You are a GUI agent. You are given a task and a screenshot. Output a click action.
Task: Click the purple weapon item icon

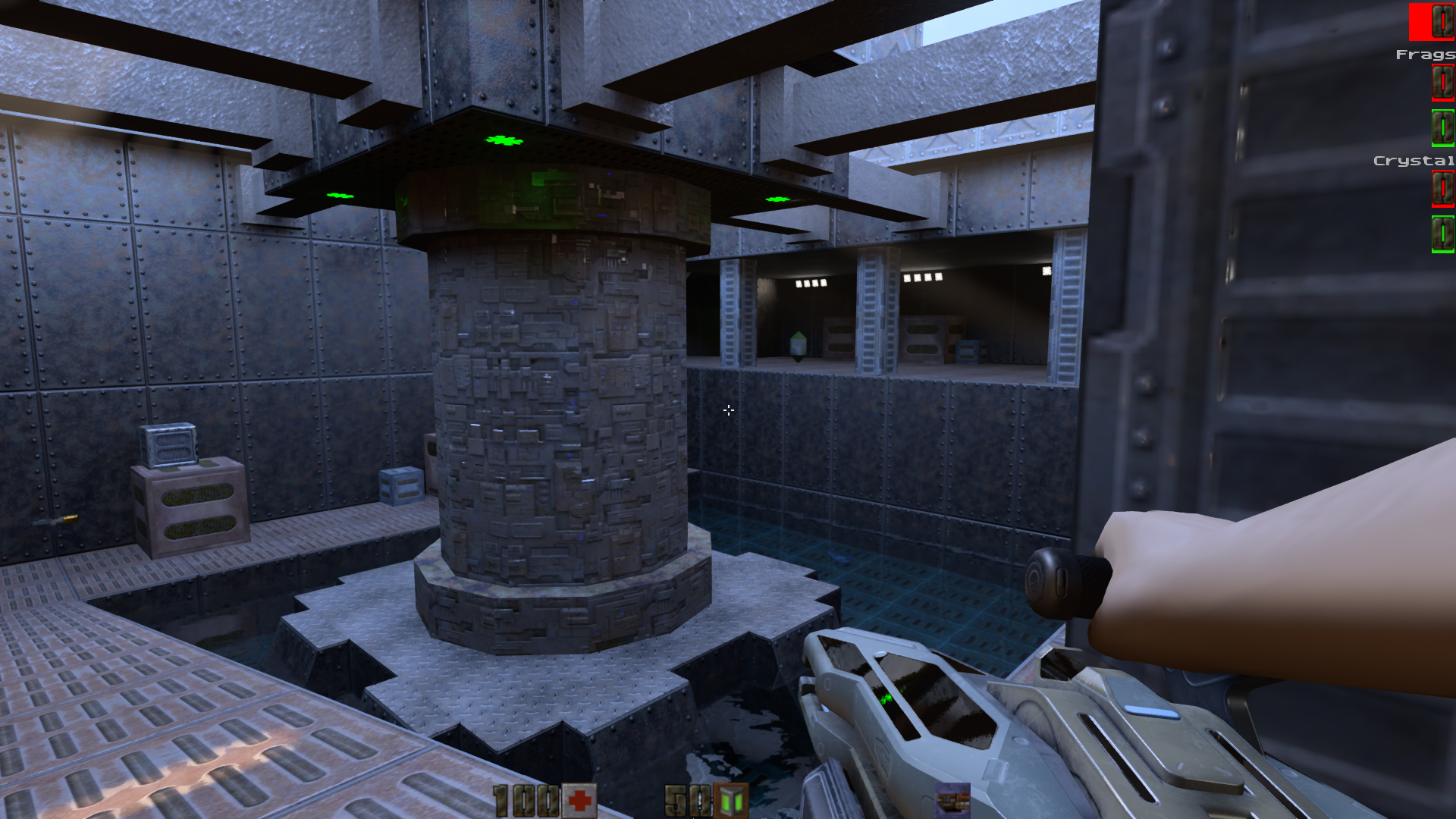[x=952, y=800]
